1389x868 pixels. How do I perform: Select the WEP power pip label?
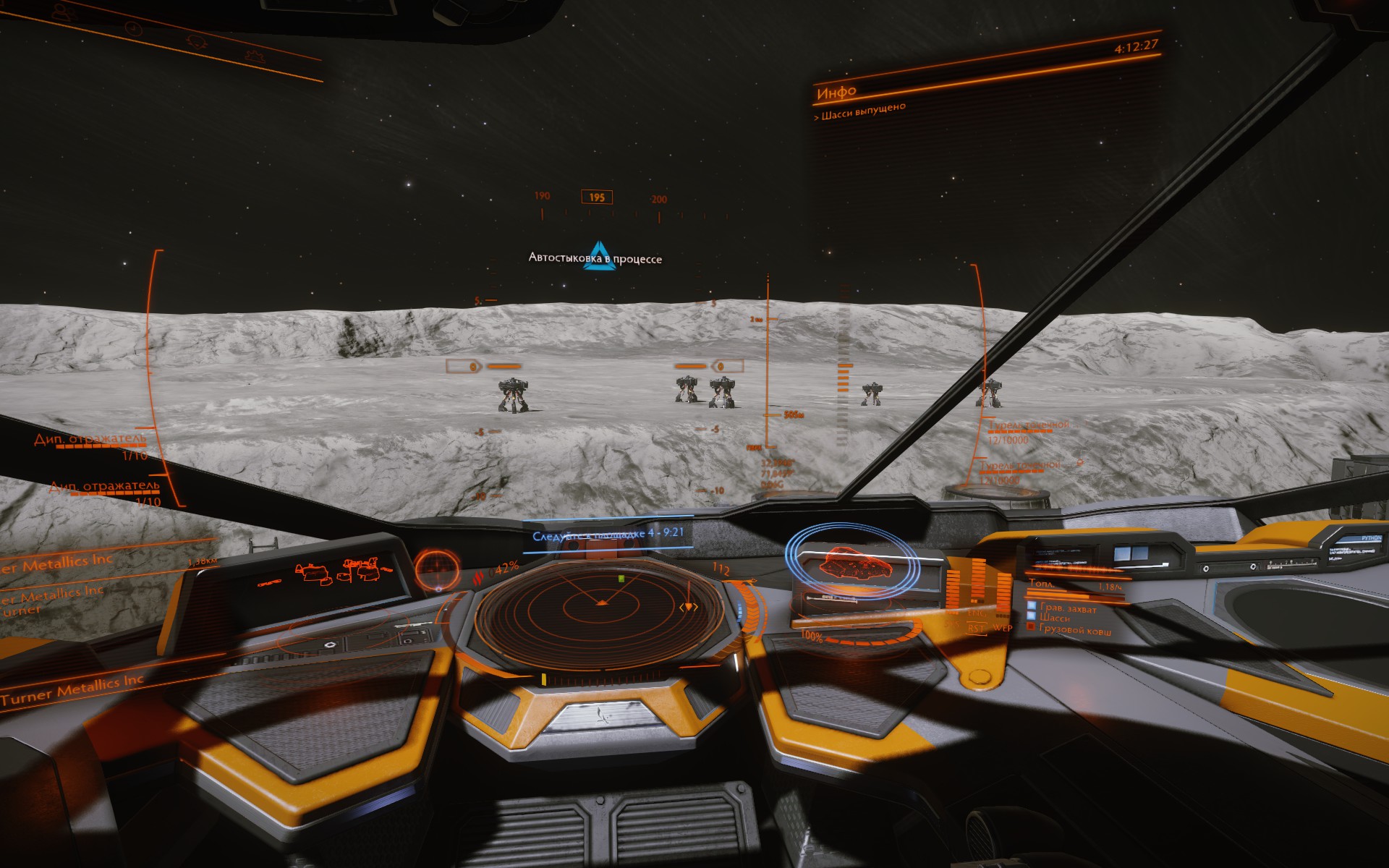point(1002,627)
